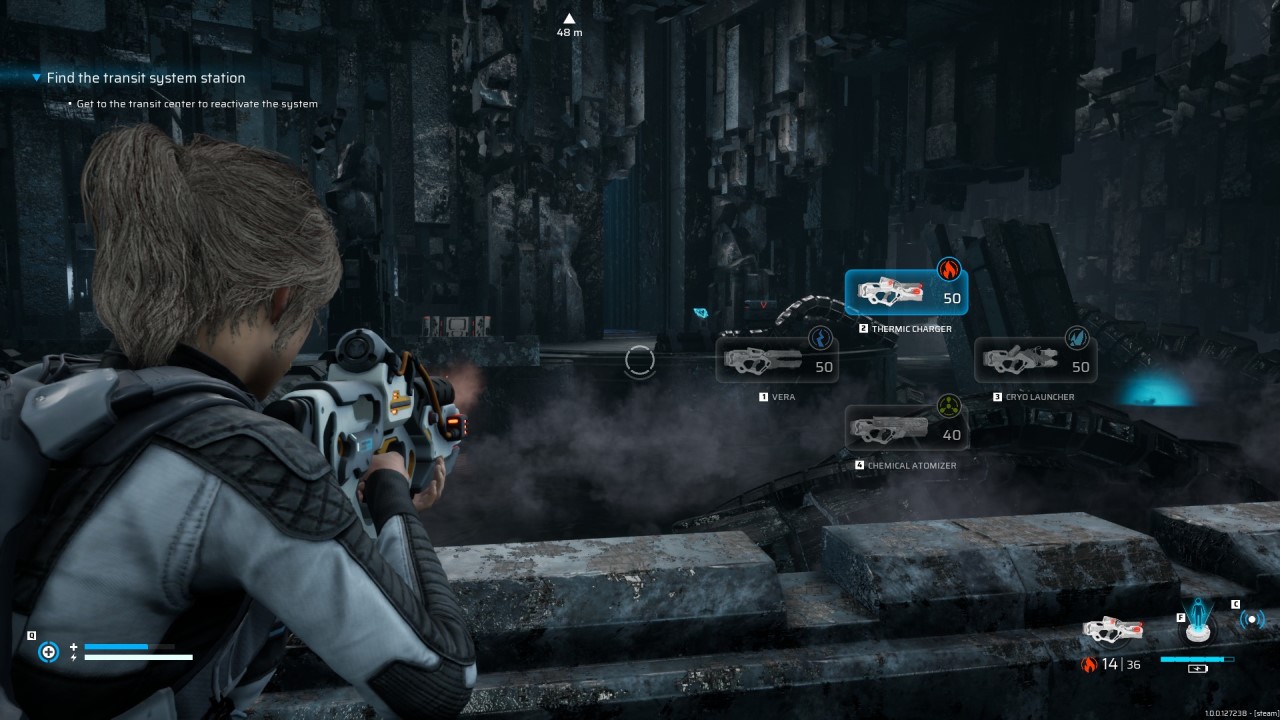
Task: Click the sensor pulse gadget icon near C keybind
Action: click(x=1253, y=618)
